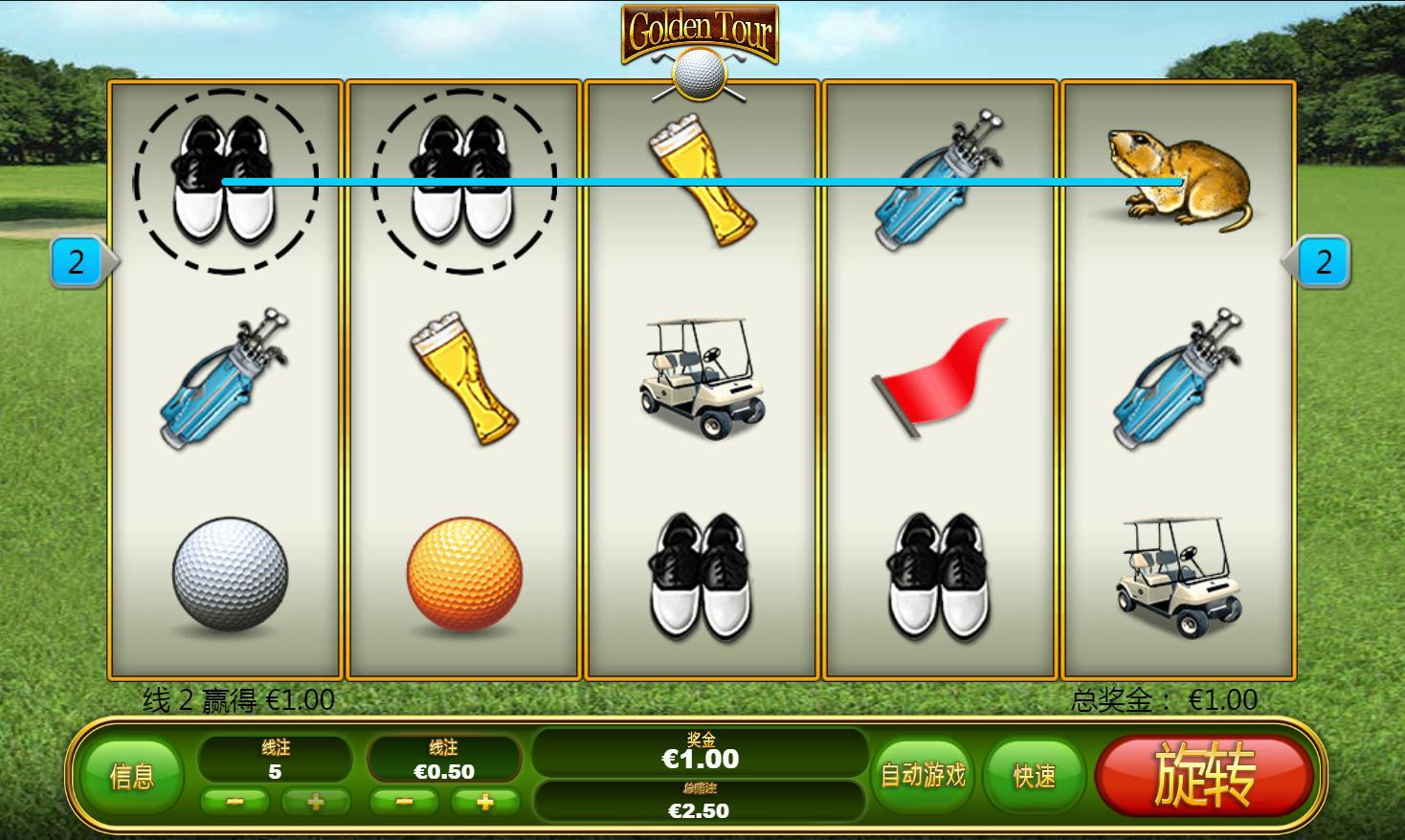This screenshot has height=840, width=1405.
Task: Raise the €0.50 line bet
Action: (x=484, y=802)
